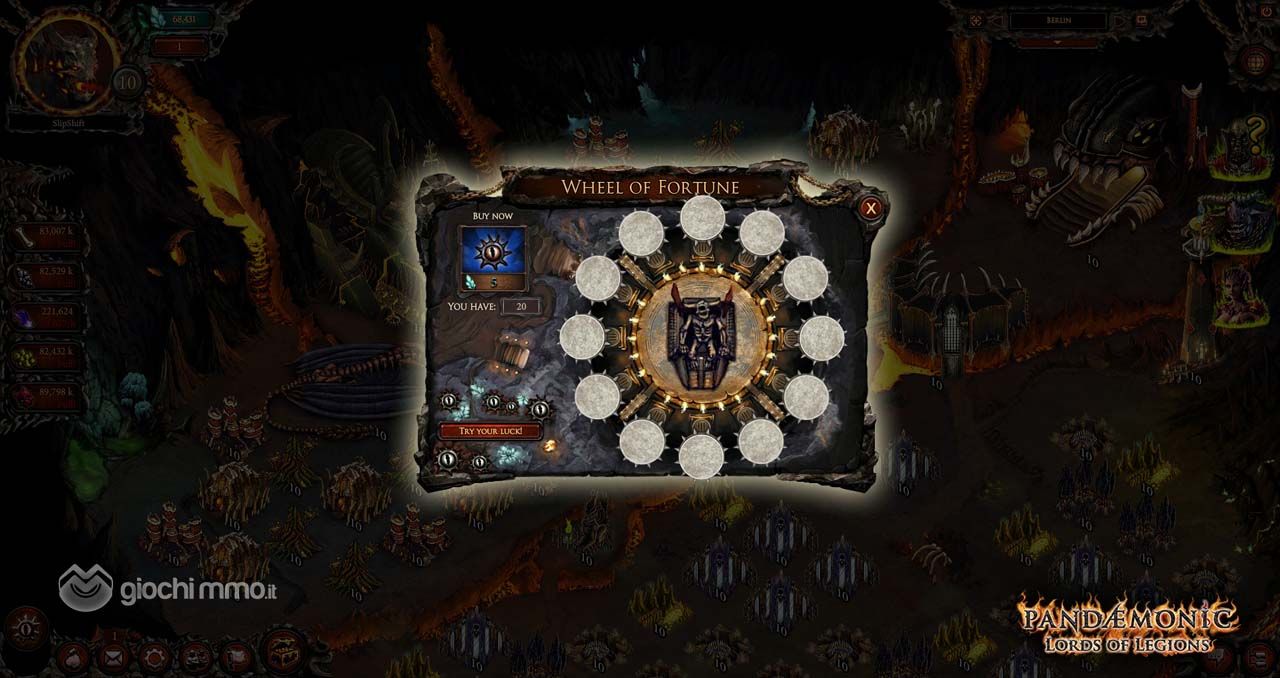The image size is (1280, 678).
Task: Open the gear settings icon
Action: click(153, 657)
